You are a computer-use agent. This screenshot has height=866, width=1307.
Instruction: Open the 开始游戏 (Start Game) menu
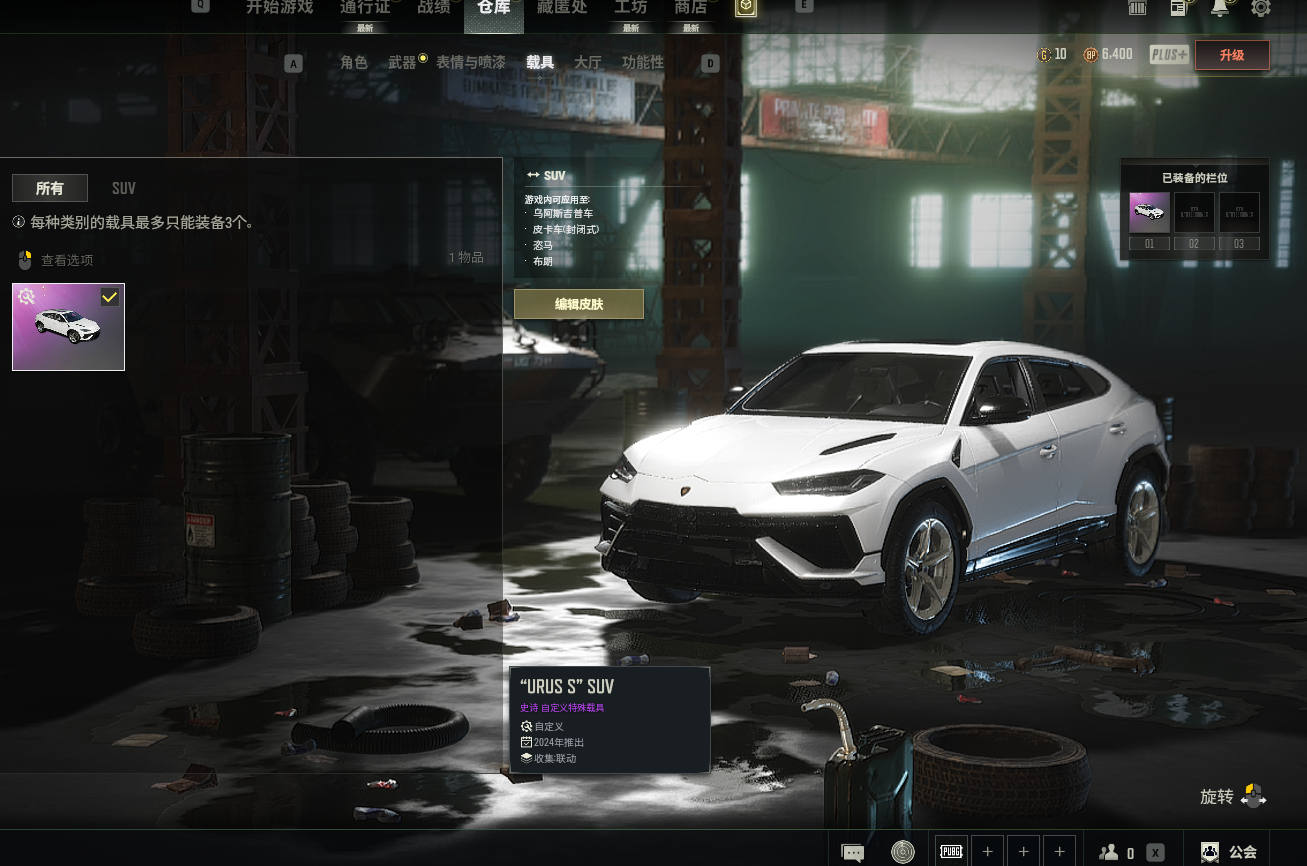(279, 8)
